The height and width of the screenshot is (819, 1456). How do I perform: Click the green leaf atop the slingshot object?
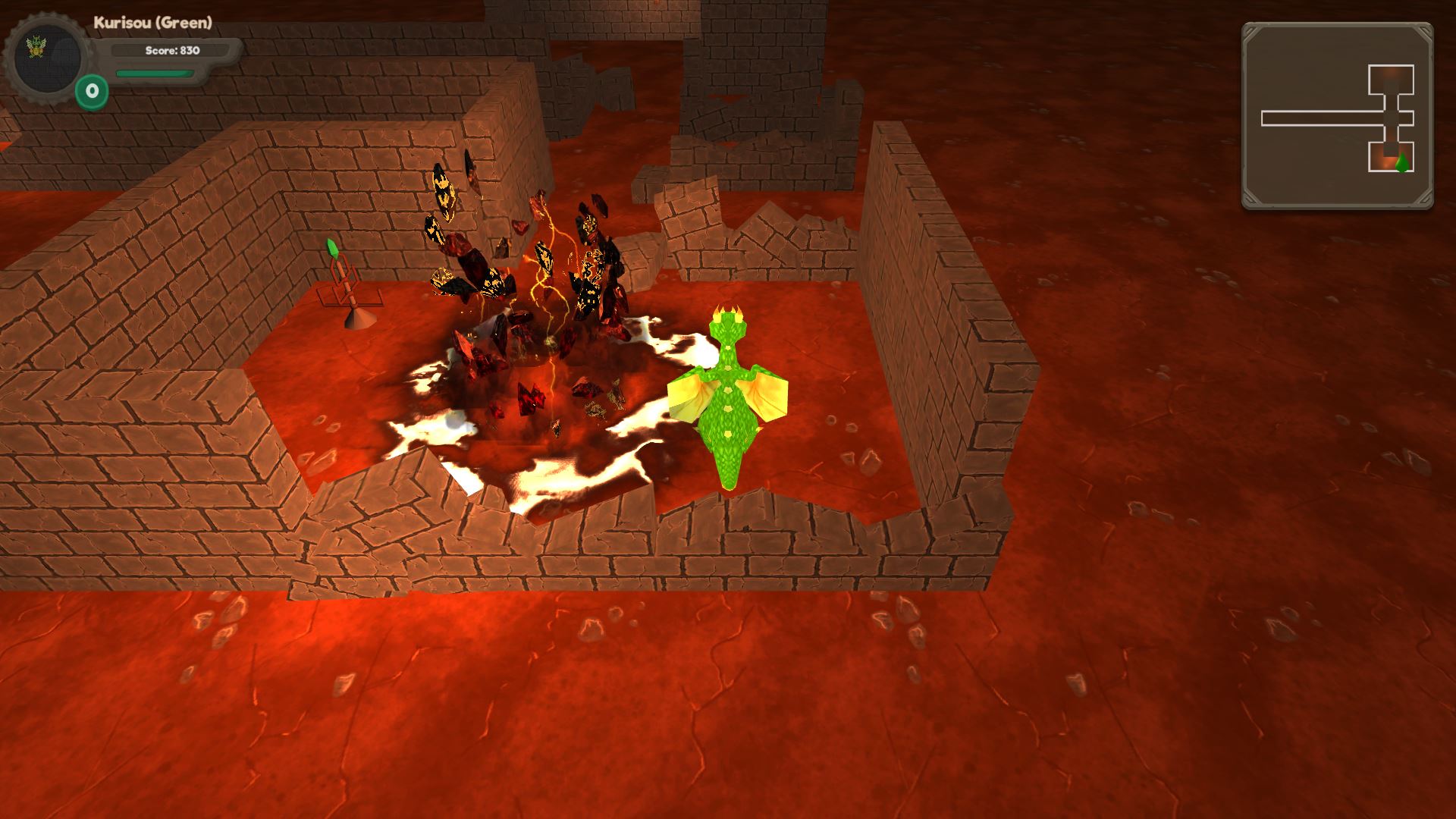[331, 248]
